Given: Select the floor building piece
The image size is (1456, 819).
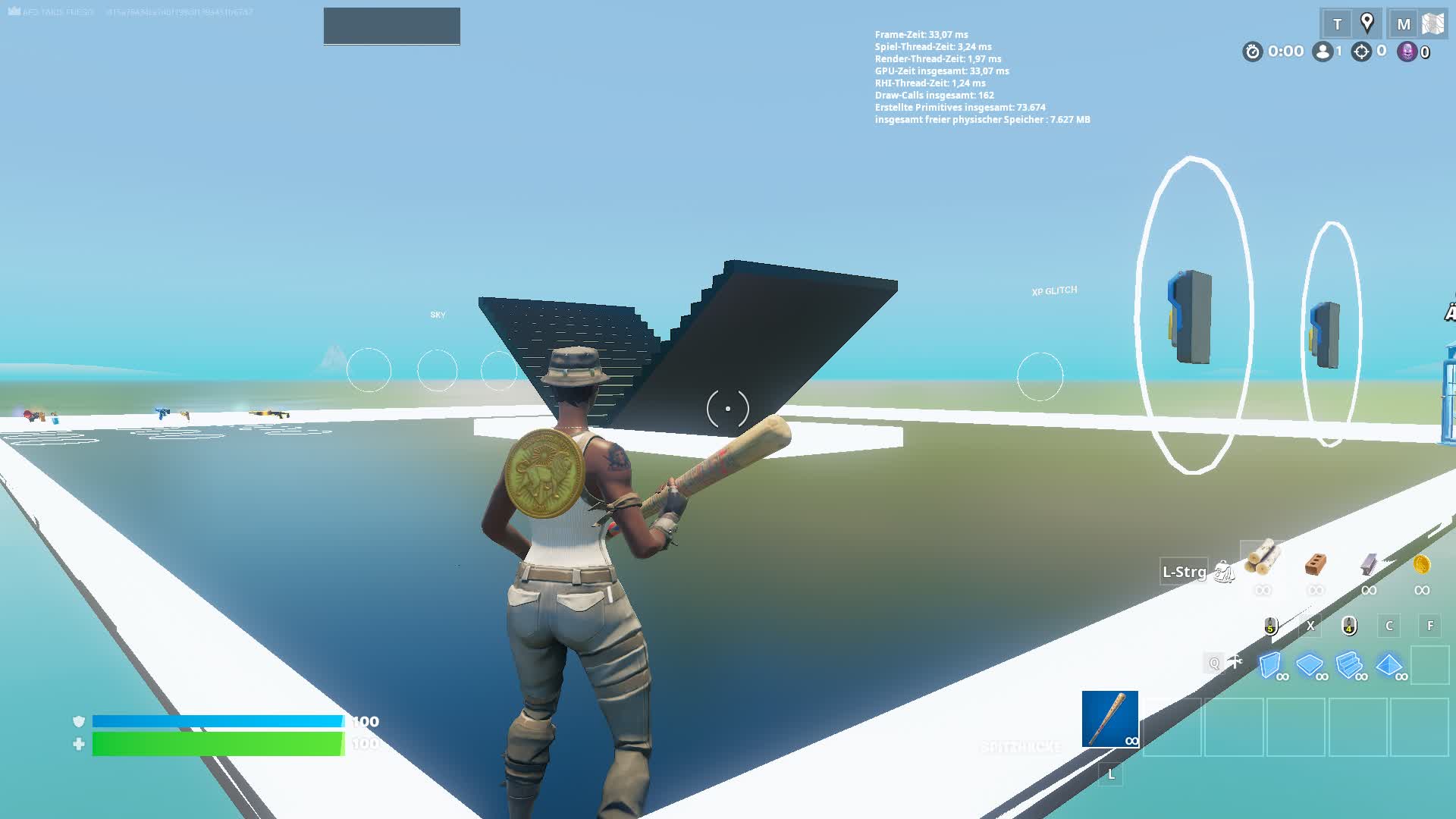Looking at the screenshot, I should (1310, 664).
